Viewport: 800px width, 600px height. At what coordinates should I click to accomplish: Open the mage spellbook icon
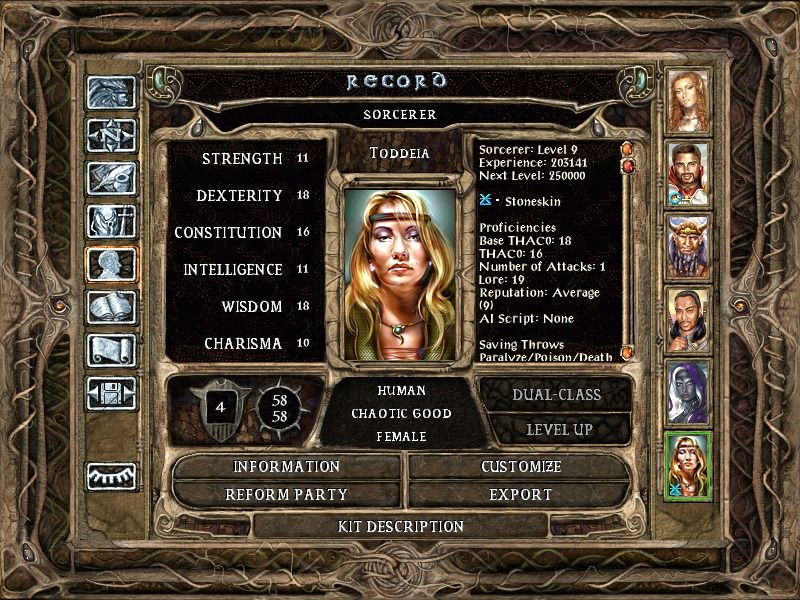tap(111, 307)
